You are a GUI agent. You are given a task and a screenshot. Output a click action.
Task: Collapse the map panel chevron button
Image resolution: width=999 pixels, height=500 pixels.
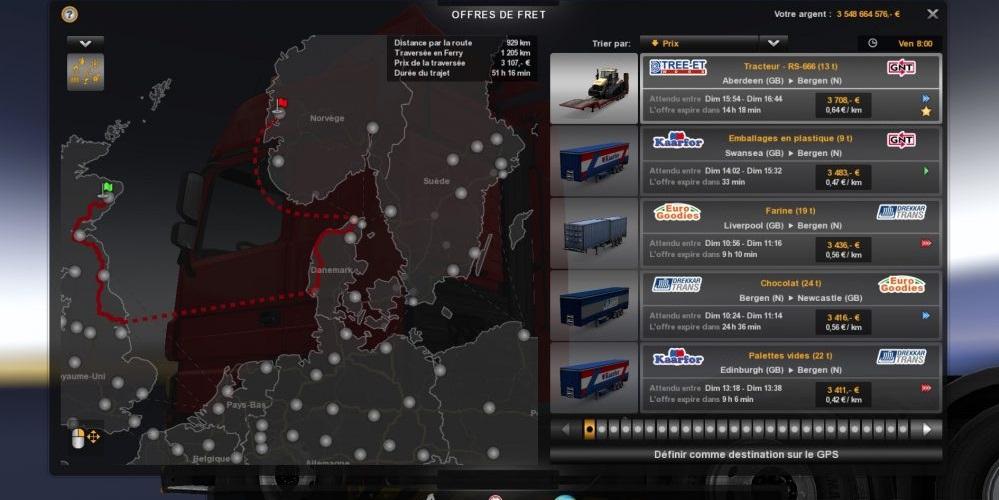pos(85,43)
